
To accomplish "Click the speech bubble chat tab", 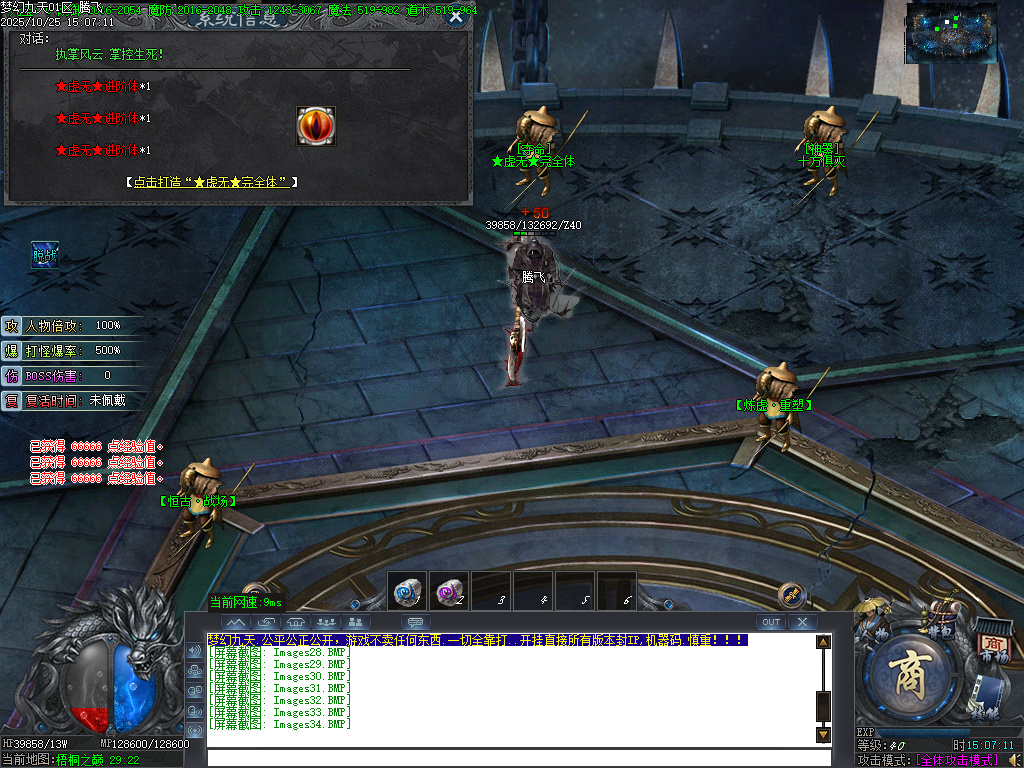I will click(x=413, y=622).
